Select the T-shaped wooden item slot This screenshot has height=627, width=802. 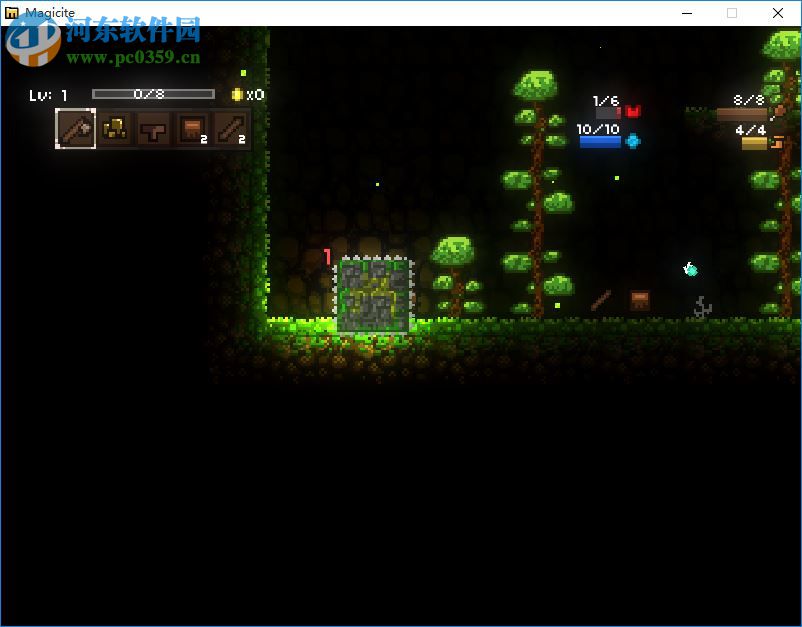click(x=152, y=129)
